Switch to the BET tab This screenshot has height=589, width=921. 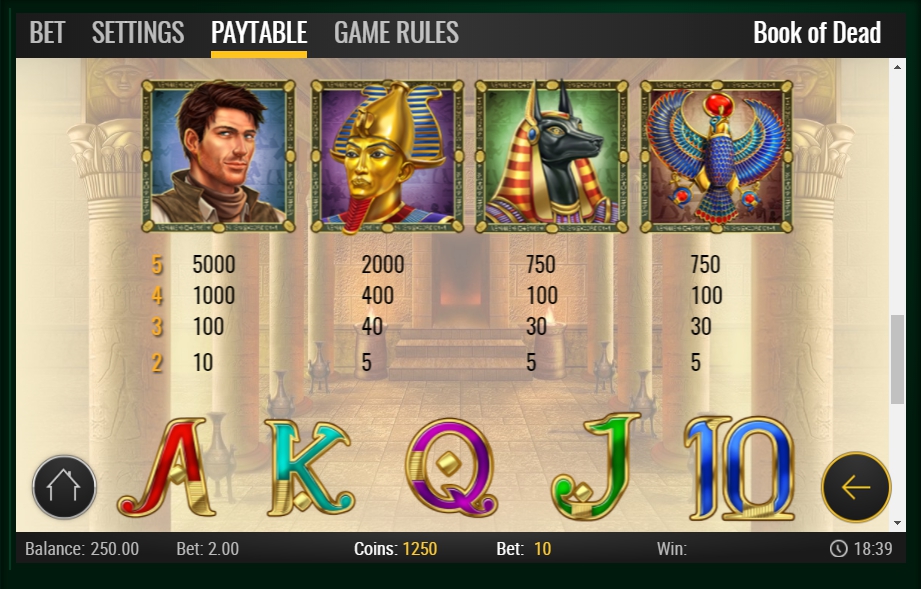pyautogui.click(x=47, y=33)
